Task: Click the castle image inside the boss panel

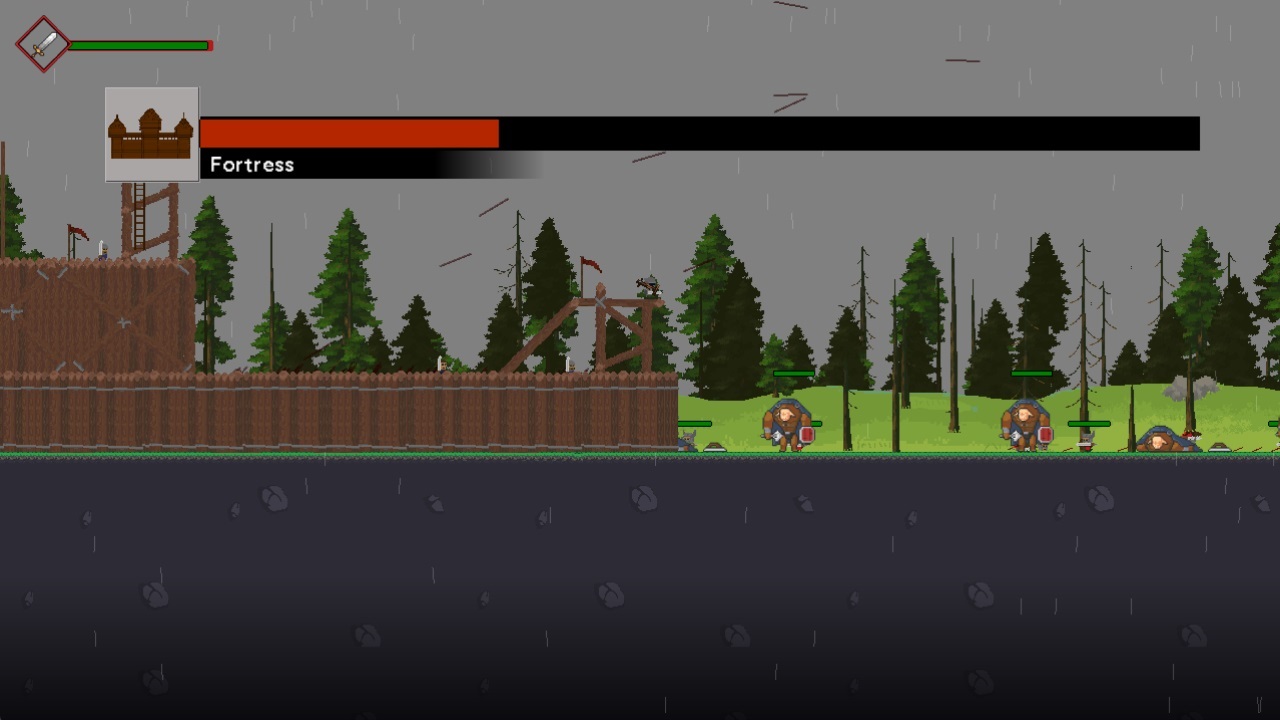Action: [151, 133]
